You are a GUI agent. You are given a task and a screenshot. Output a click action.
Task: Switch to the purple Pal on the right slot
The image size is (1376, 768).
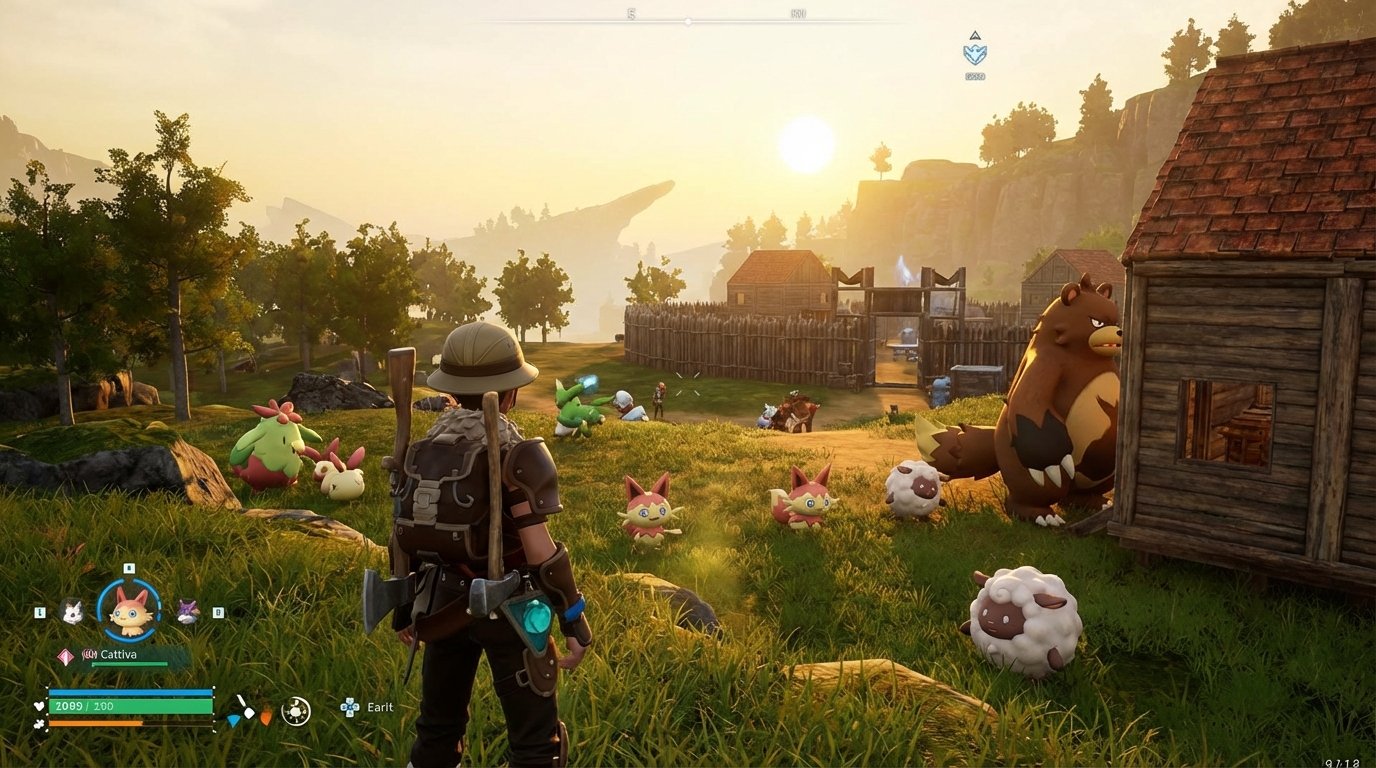click(x=186, y=612)
